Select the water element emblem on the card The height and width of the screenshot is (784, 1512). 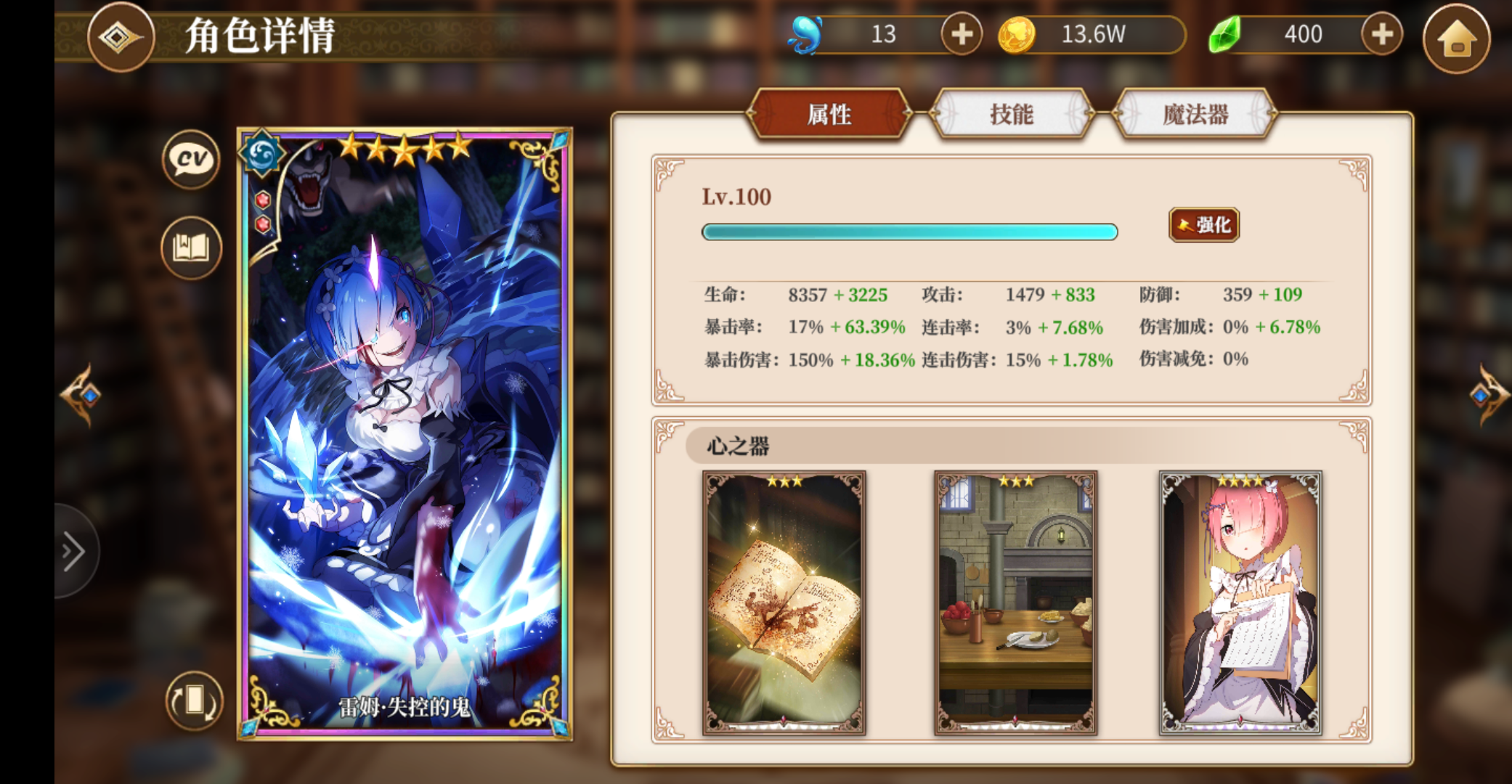[263, 155]
